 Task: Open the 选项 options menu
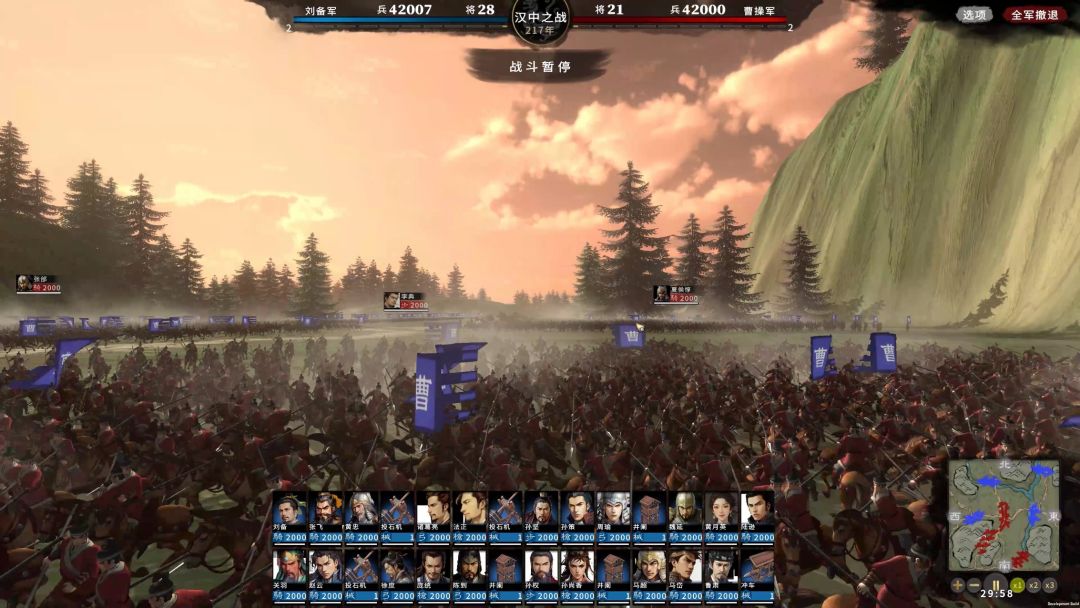[x=973, y=15]
